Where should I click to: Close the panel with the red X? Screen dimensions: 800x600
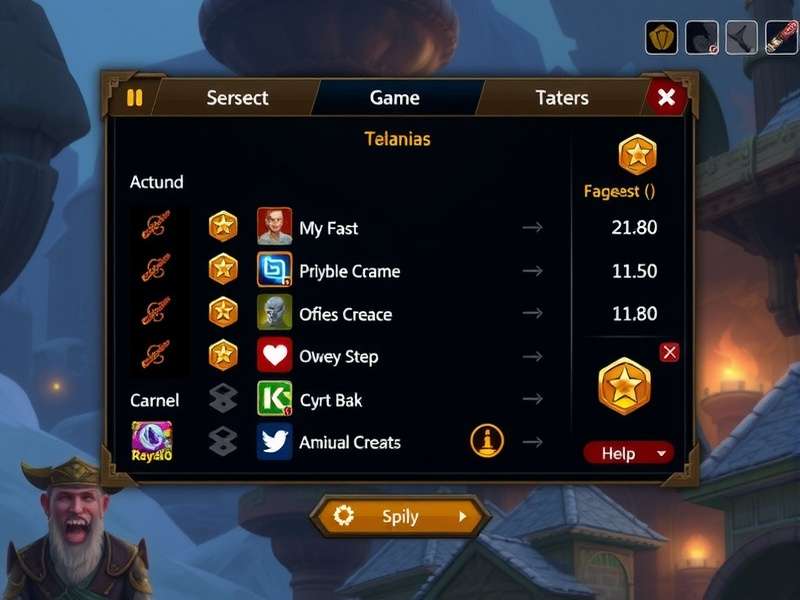667,97
